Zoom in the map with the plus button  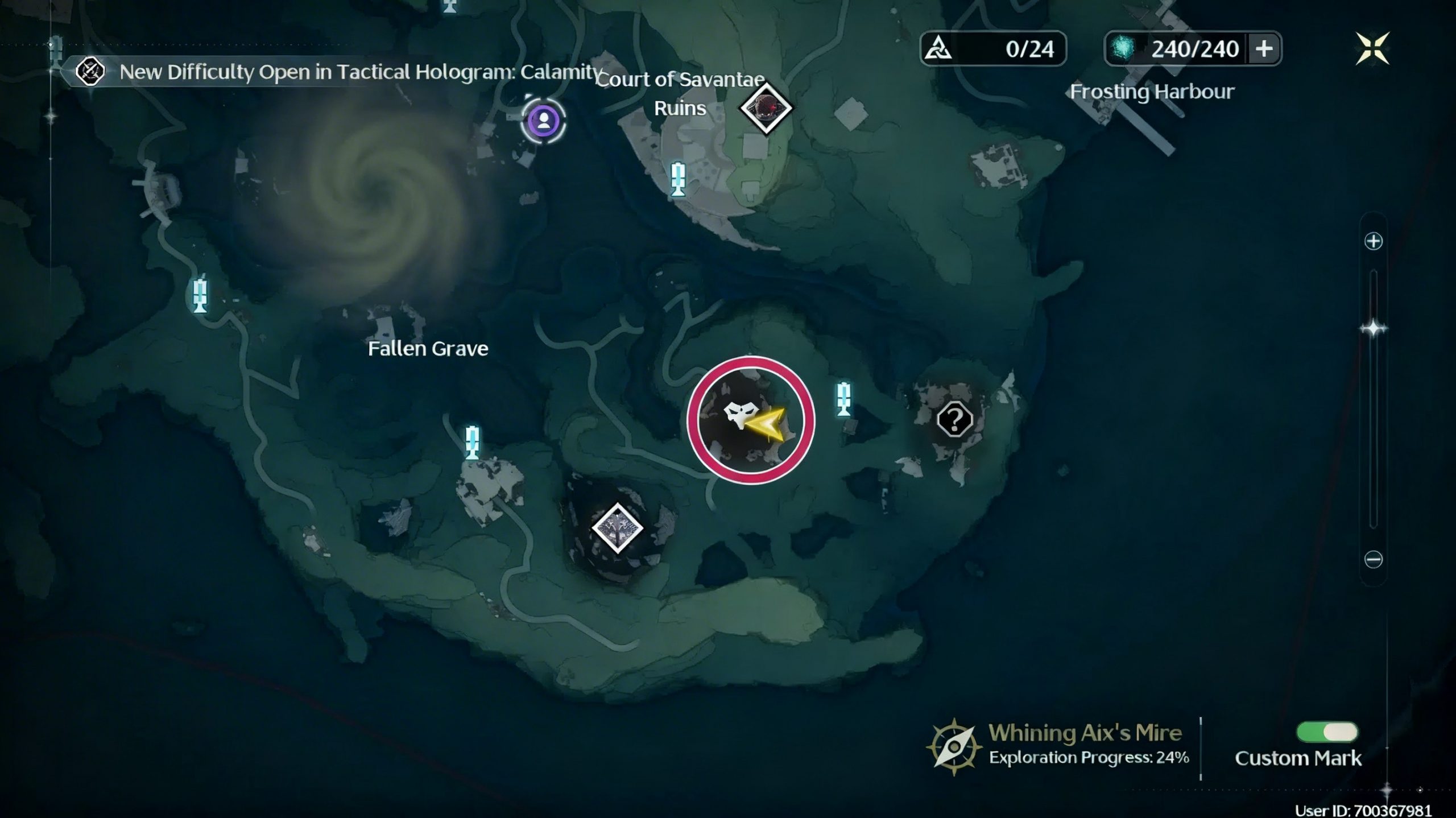tap(1373, 241)
